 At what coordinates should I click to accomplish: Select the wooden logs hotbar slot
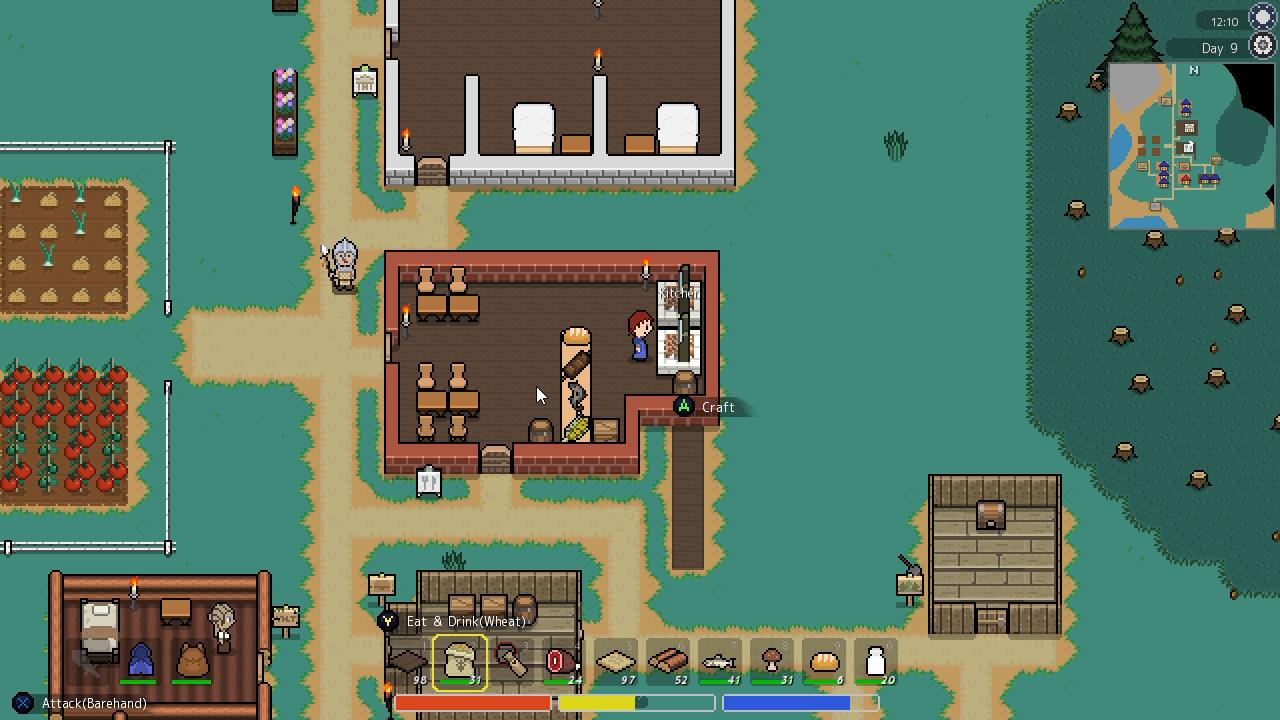click(x=668, y=662)
